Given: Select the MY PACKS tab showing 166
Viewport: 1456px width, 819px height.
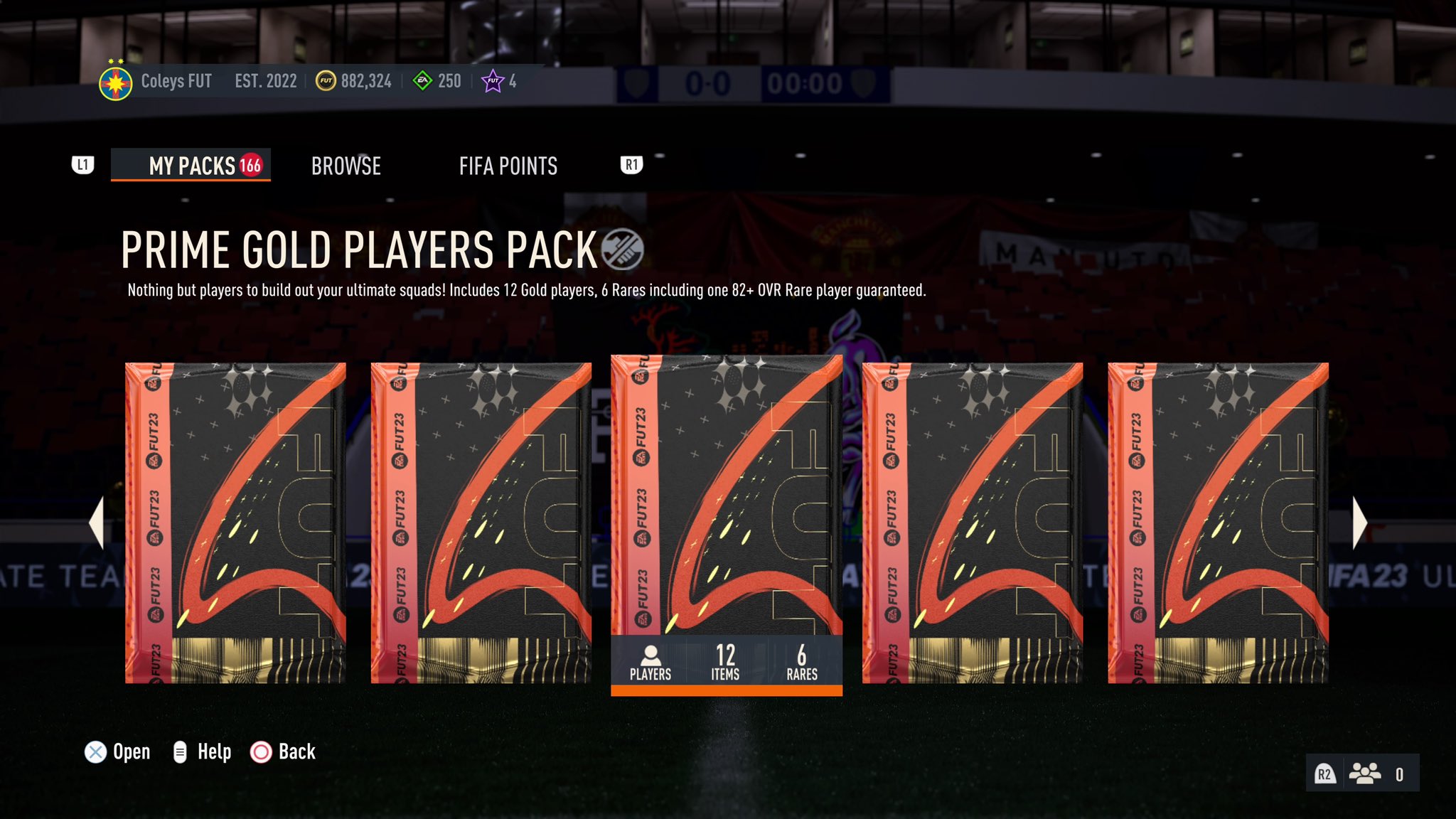Looking at the screenshot, I should tap(191, 166).
